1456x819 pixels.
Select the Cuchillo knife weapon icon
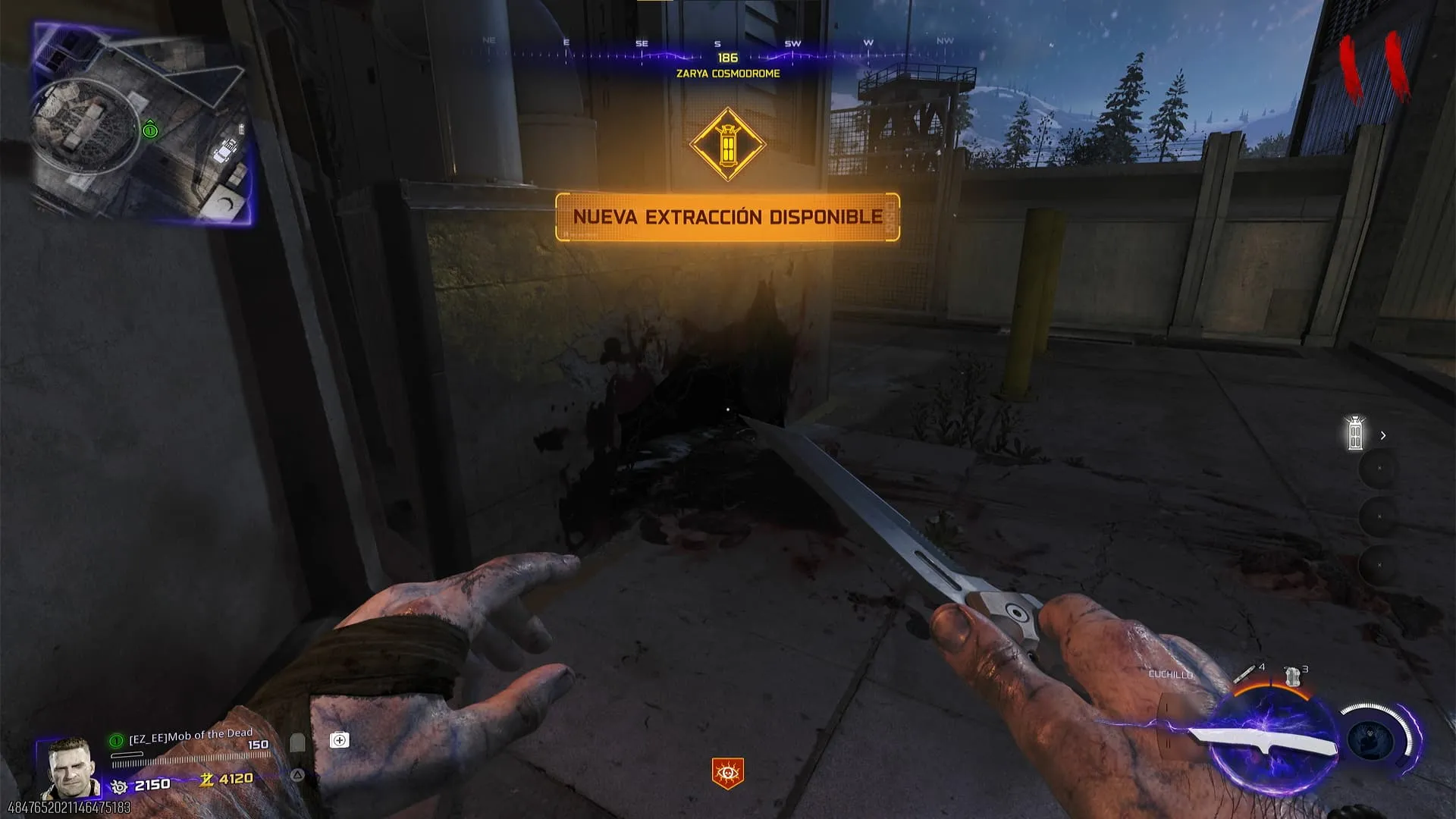point(1262,741)
